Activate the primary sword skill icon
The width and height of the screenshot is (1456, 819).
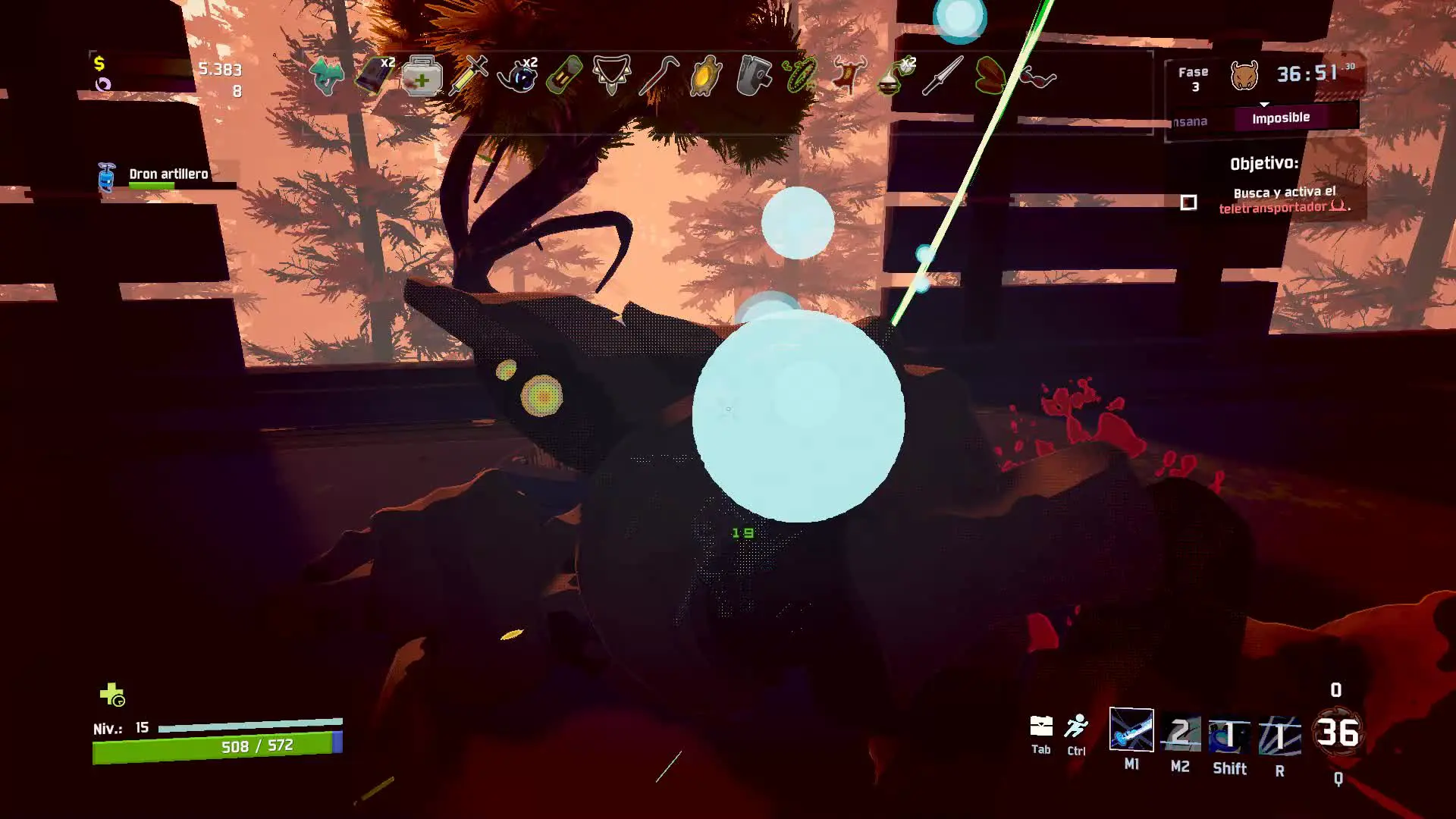tap(1131, 730)
